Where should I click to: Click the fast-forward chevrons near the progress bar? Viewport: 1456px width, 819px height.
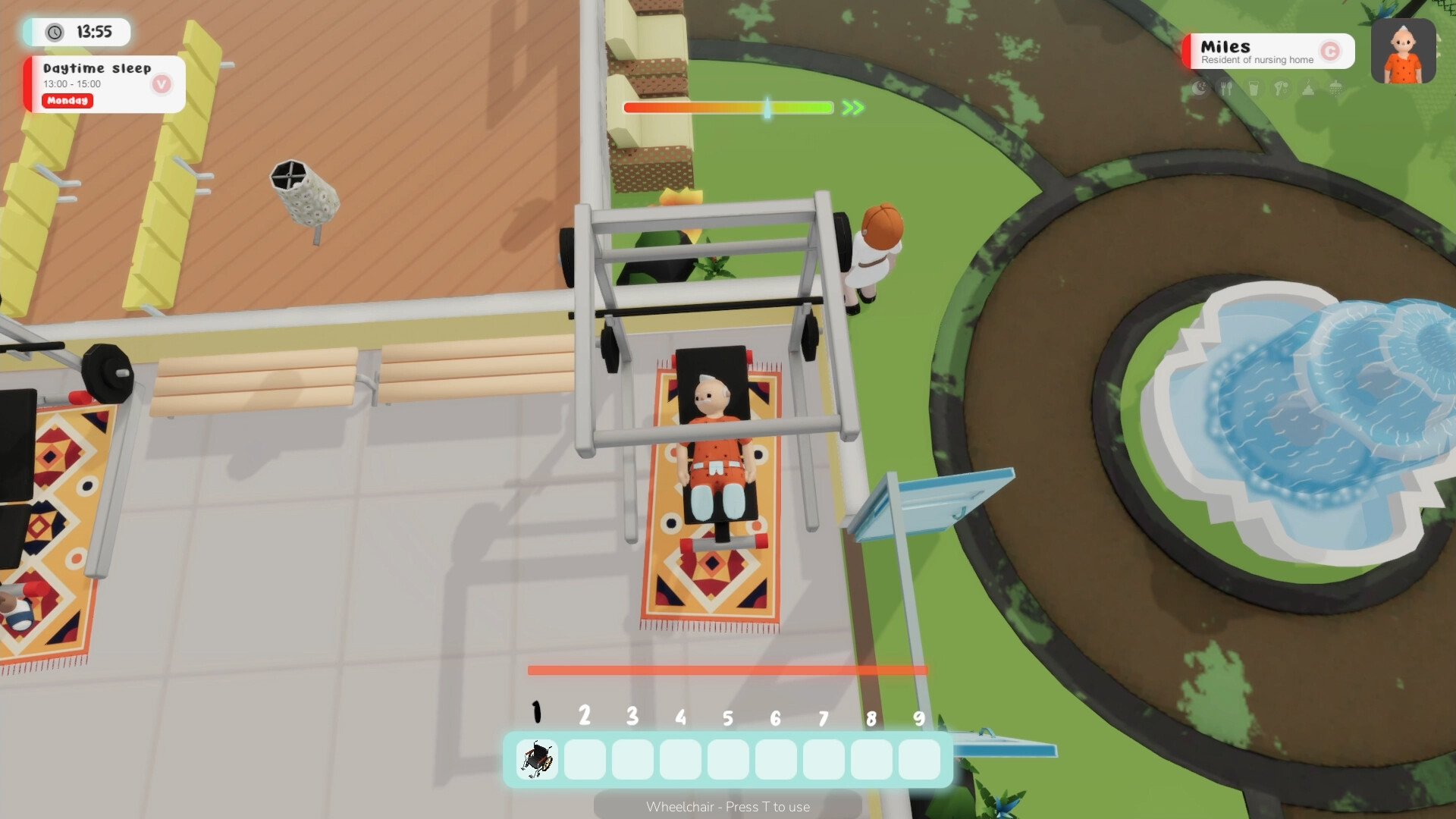point(851,108)
